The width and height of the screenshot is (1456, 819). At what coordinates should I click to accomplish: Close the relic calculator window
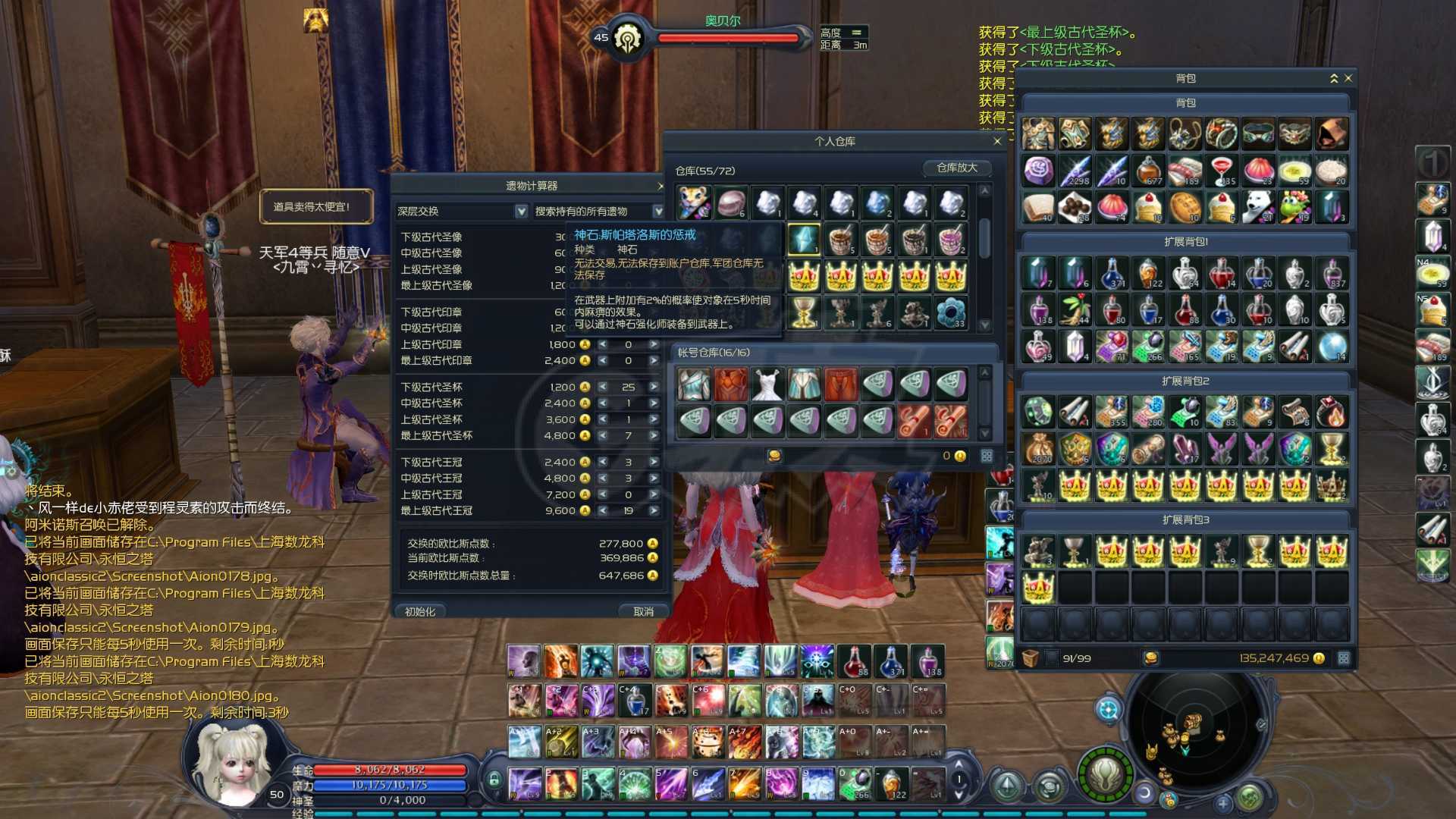(x=661, y=186)
